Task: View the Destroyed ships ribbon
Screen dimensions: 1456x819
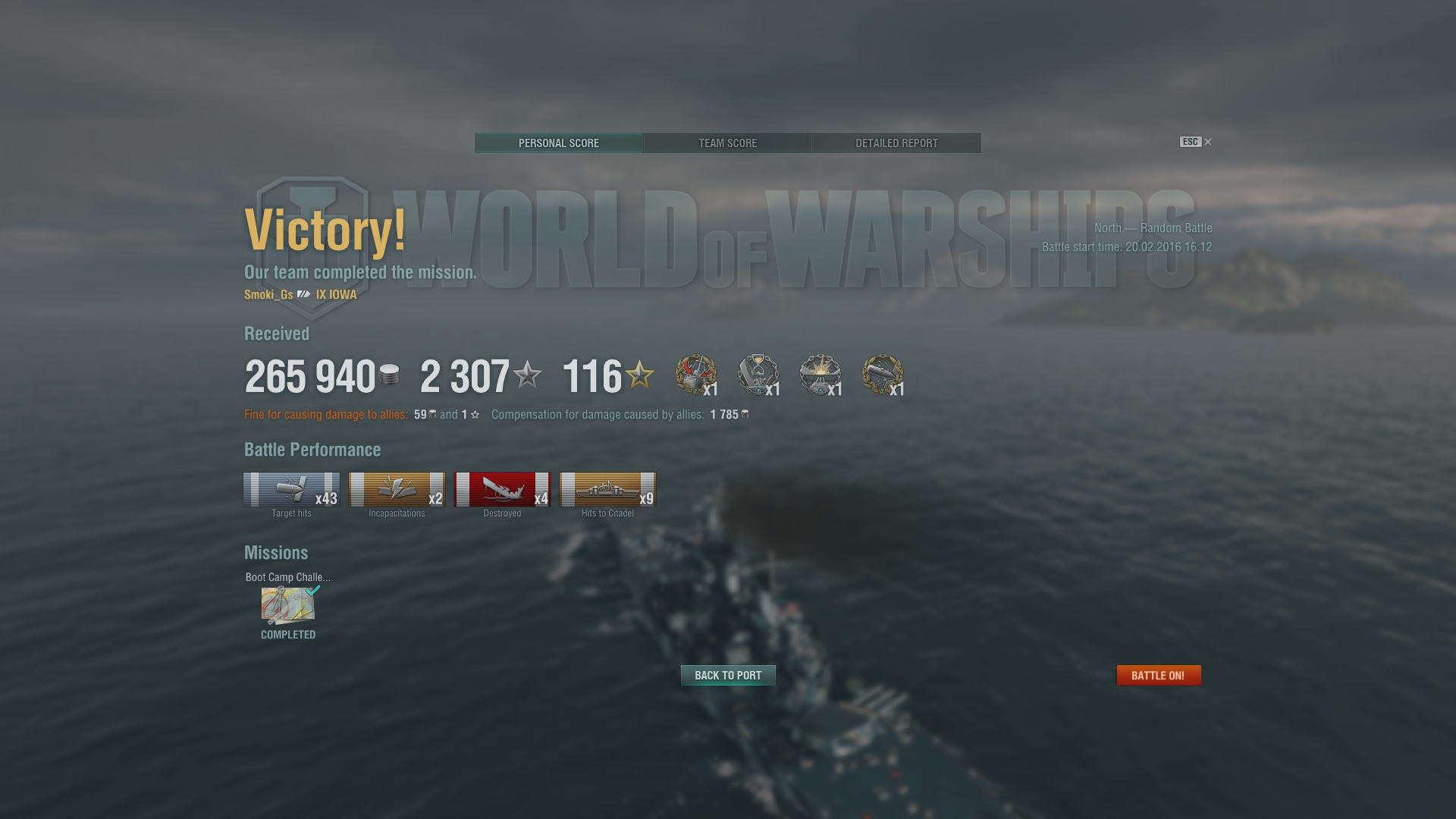Action: point(502,490)
